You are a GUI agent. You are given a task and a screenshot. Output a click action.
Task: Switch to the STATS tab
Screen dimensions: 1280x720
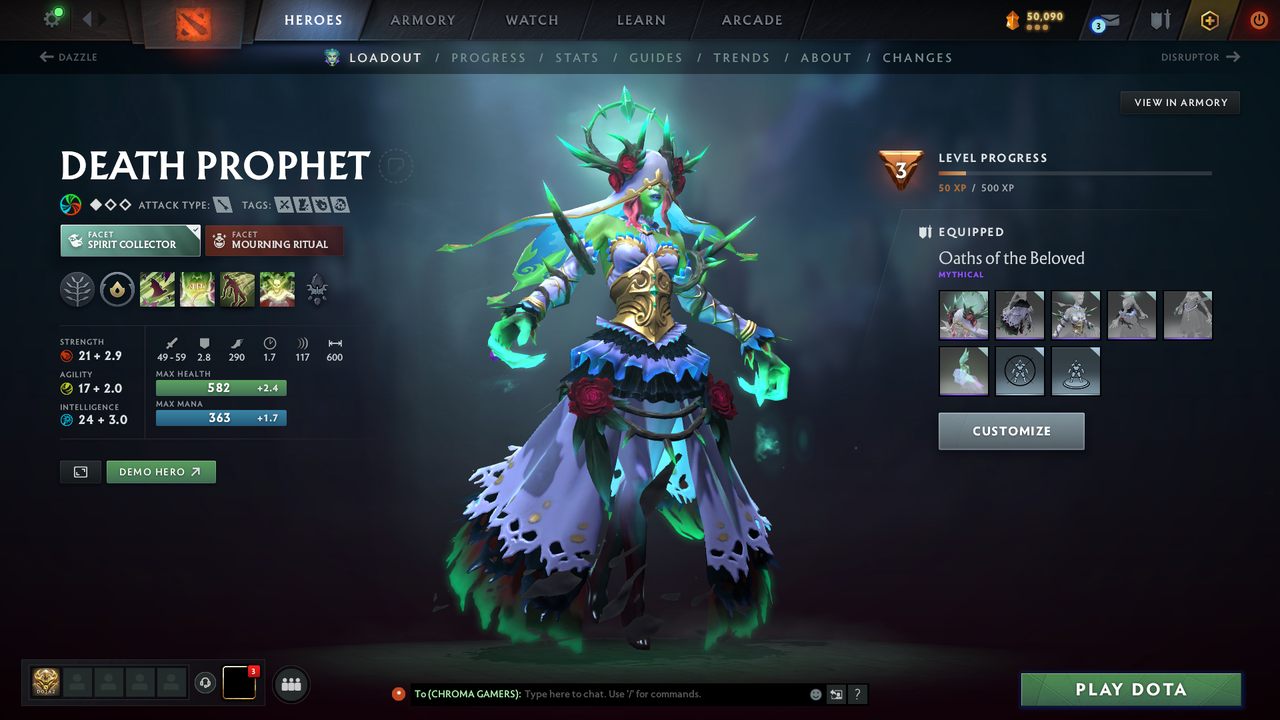click(577, 57)
